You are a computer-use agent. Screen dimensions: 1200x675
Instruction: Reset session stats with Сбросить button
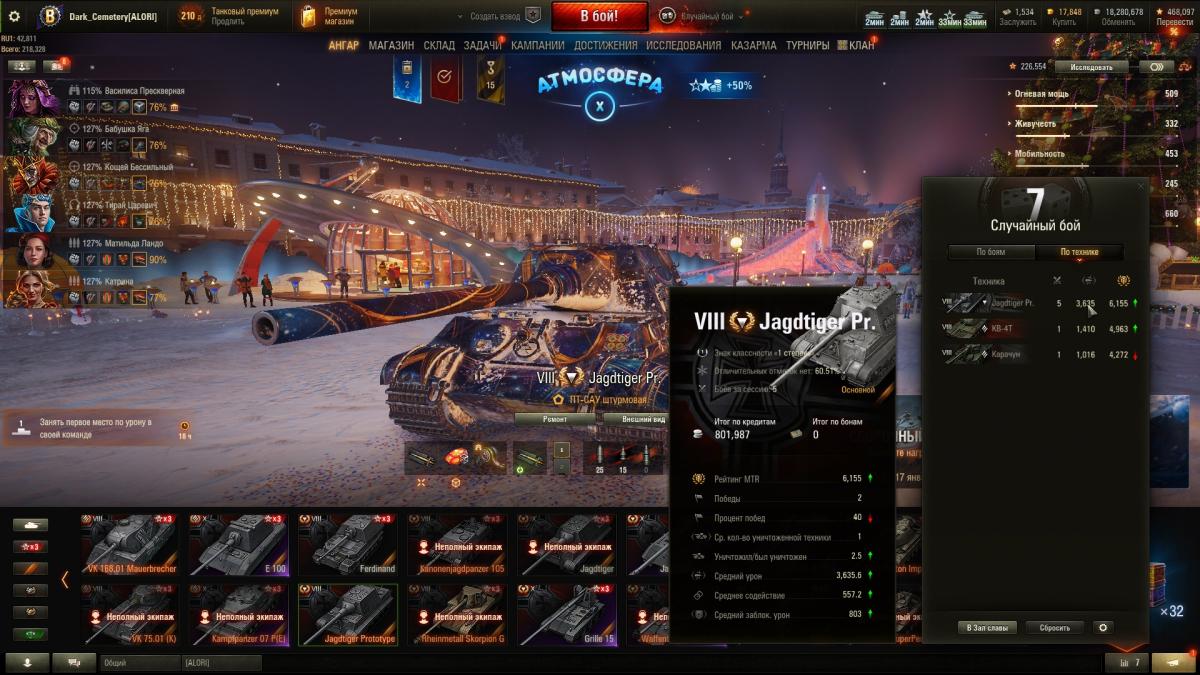(1055, 628)
